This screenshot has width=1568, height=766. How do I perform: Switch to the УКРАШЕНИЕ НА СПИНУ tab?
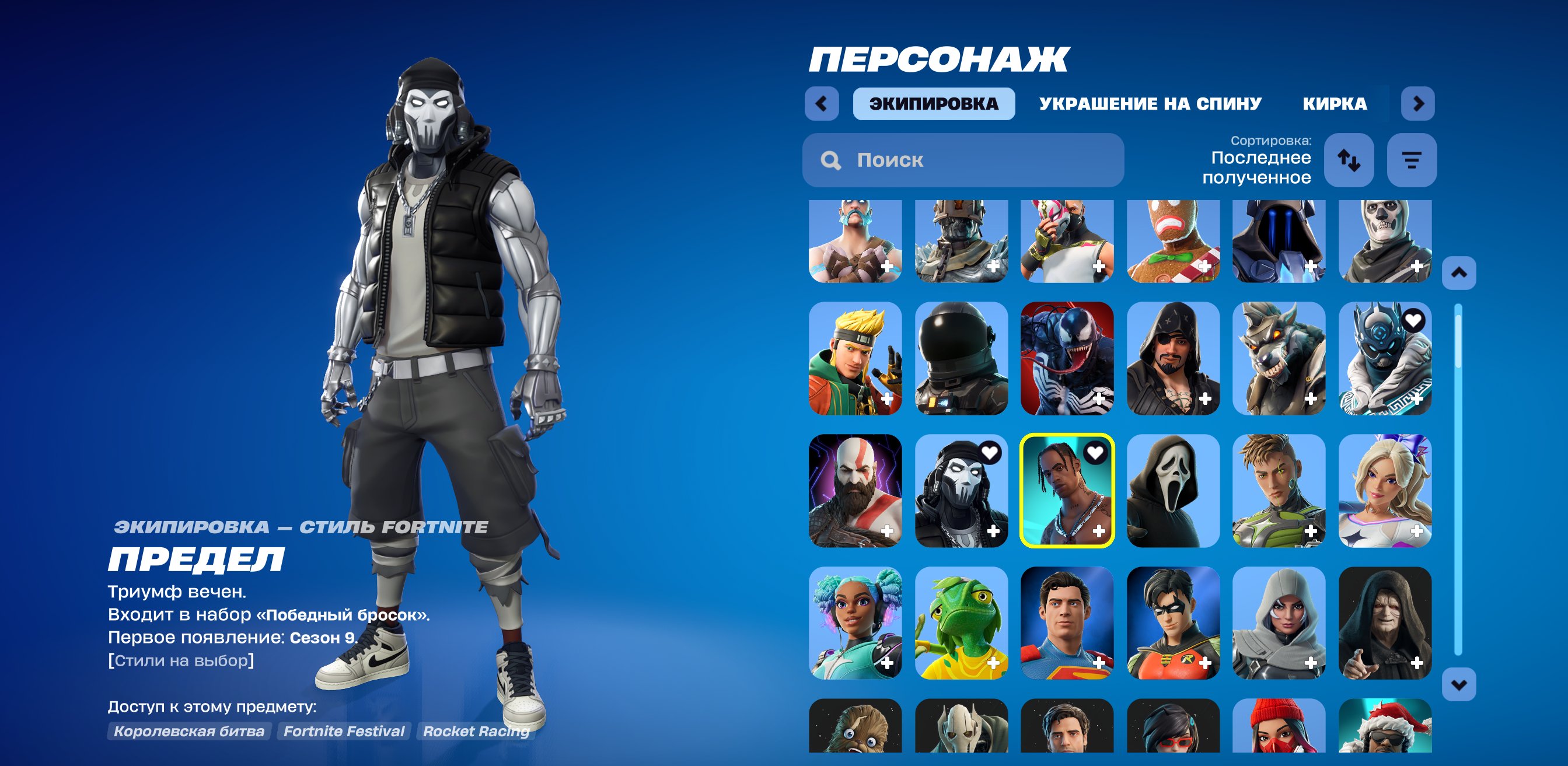(x=1150, y=104)
